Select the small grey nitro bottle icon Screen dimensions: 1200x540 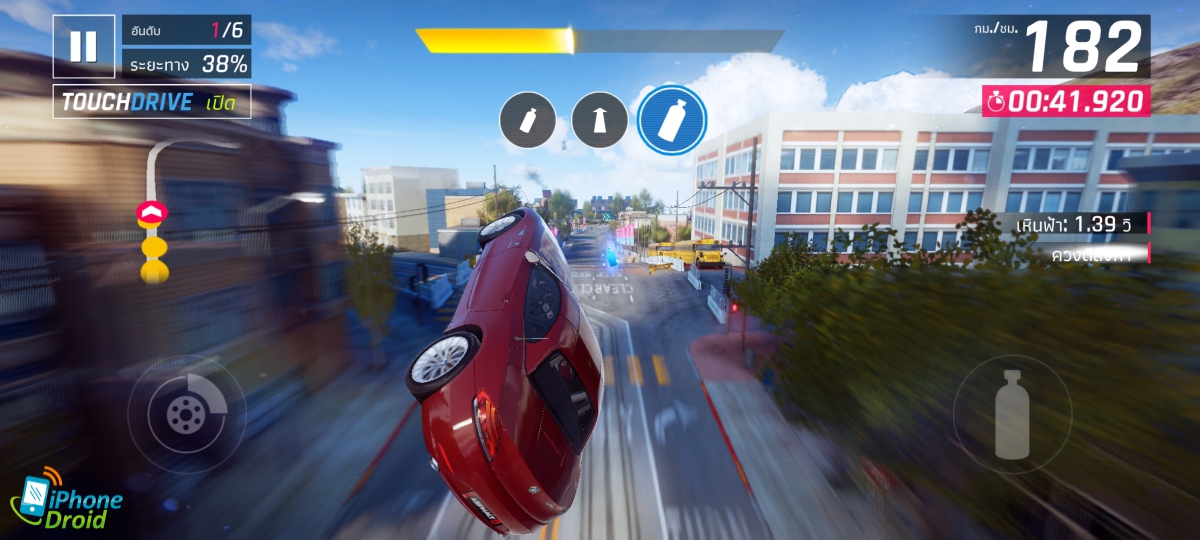528,120
